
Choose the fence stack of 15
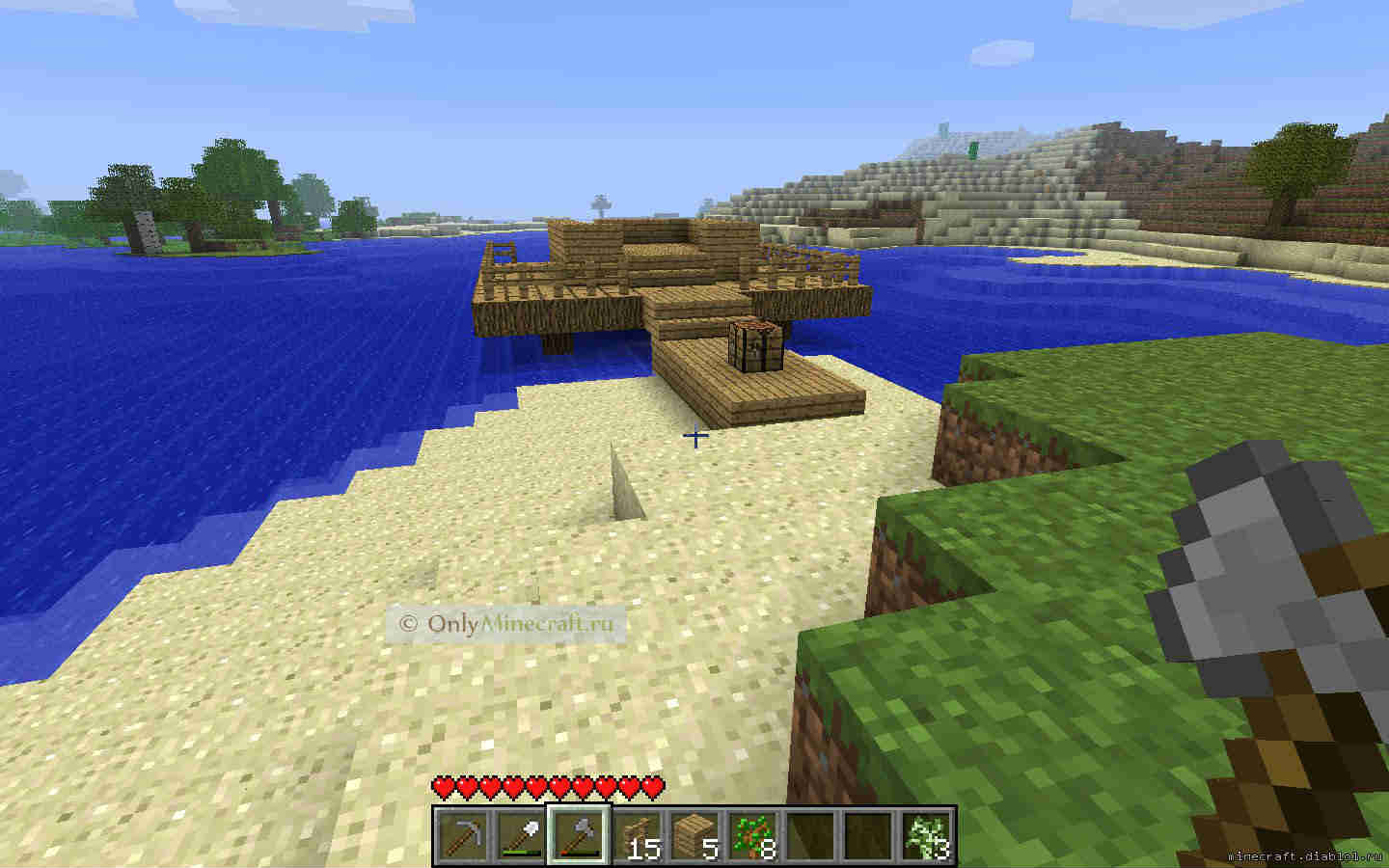[637, 833]
